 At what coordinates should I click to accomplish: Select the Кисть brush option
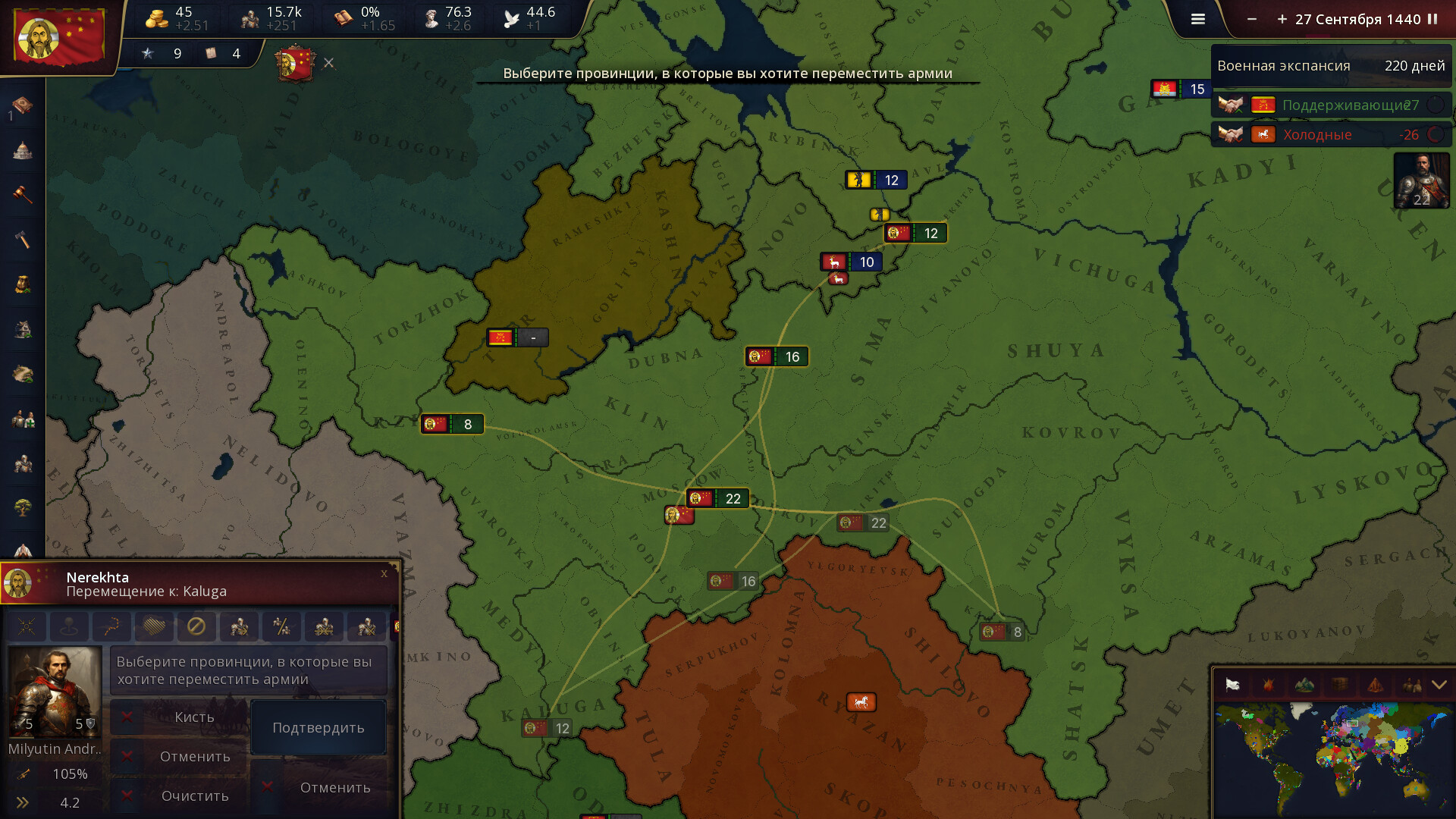click(194, 717)
